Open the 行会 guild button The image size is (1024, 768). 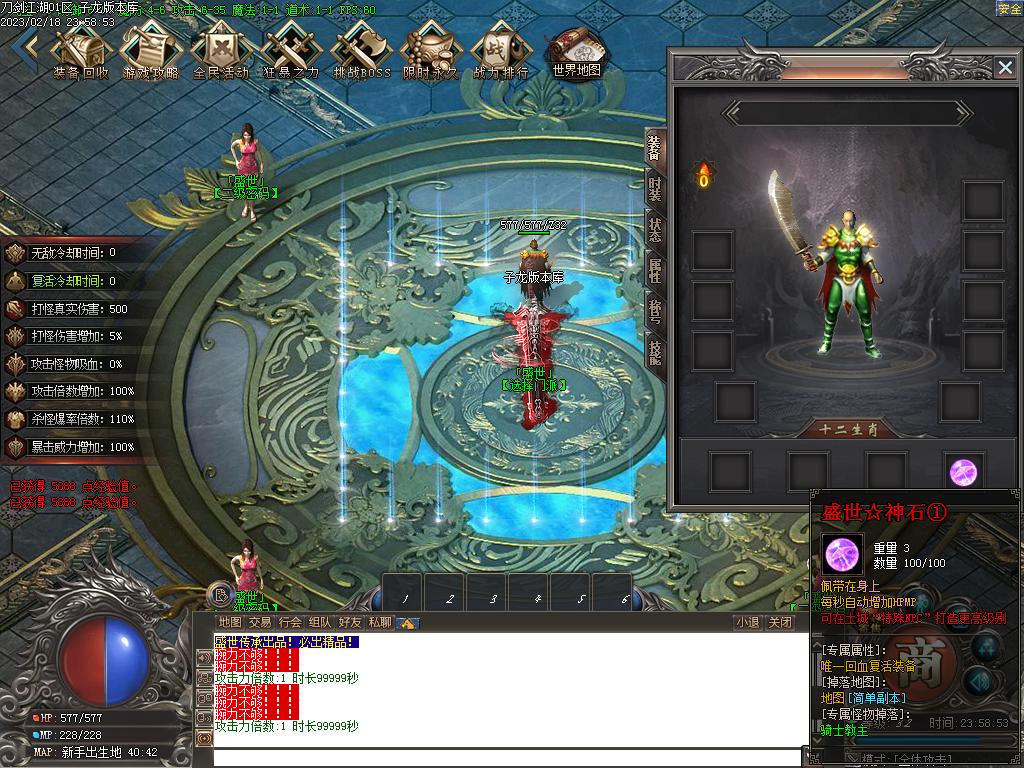pyautogui.click(x=290, y=622)
